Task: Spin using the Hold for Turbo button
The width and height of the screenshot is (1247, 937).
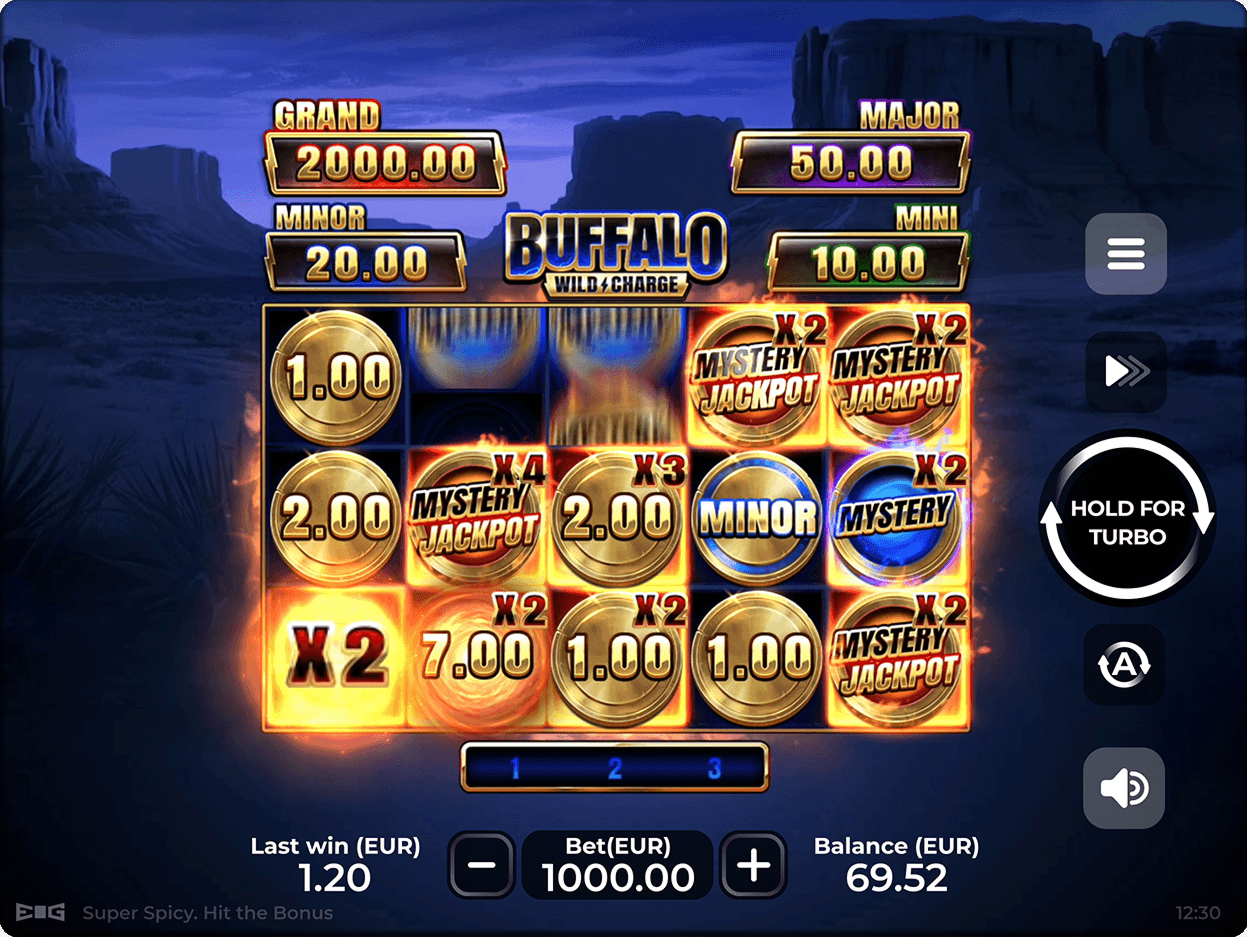Action: pyautogui.click(x=1127, y=520)
